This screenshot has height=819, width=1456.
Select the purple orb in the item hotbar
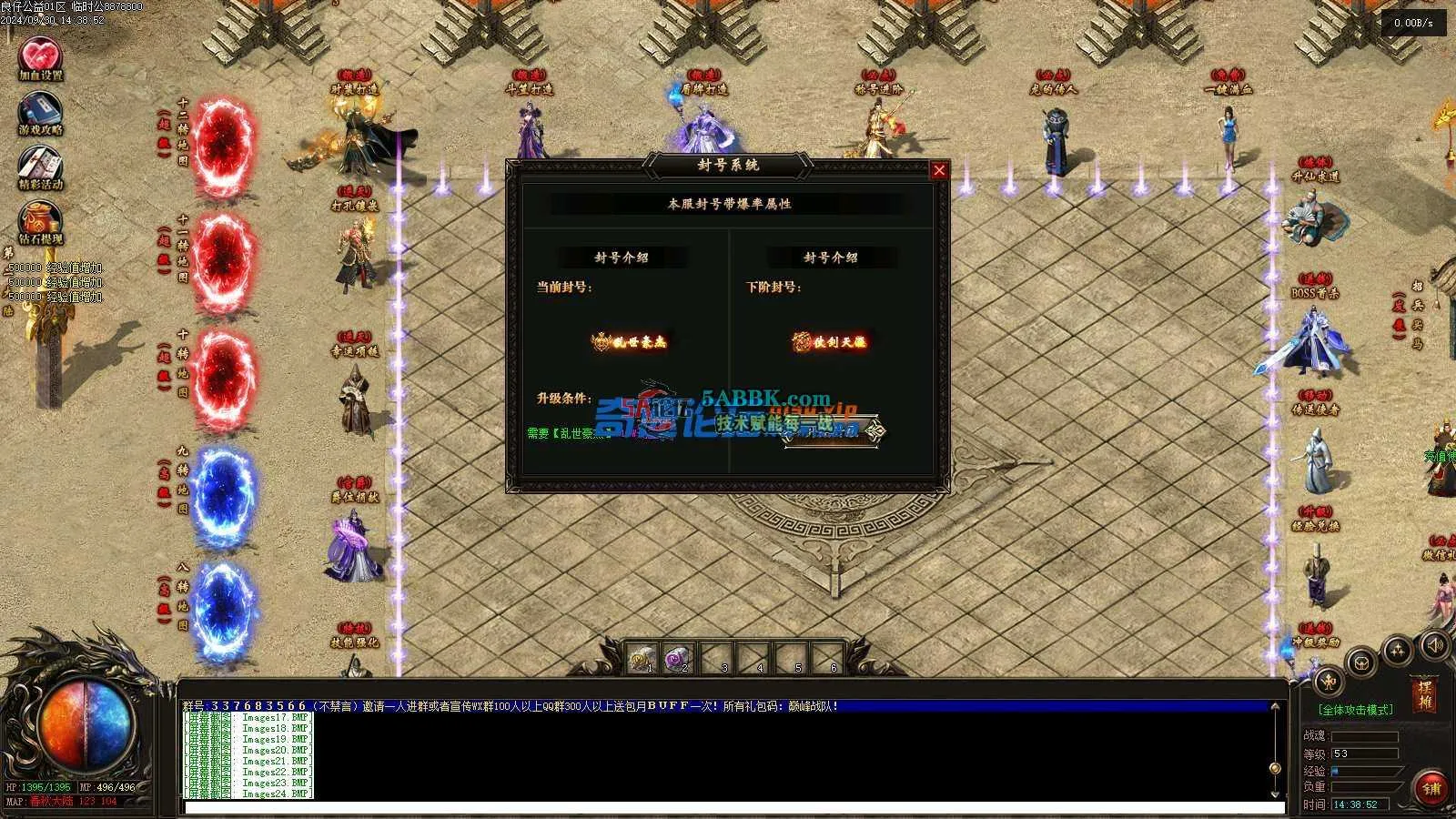pos(677,657)
